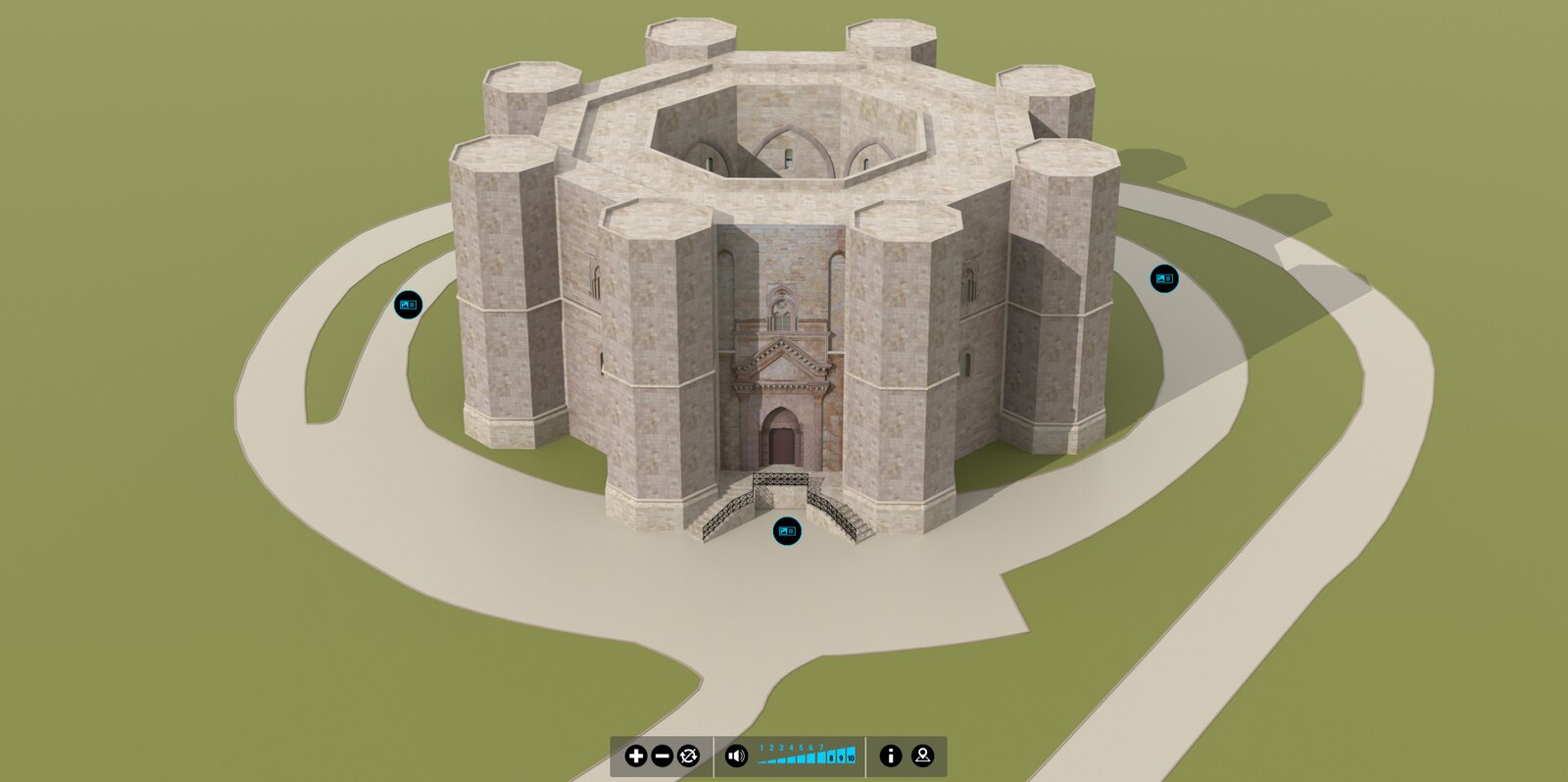The width and height of the screenshot is (1568, 782).
Task: Open the info hotspot left of the castle
Action: (408, 305)
